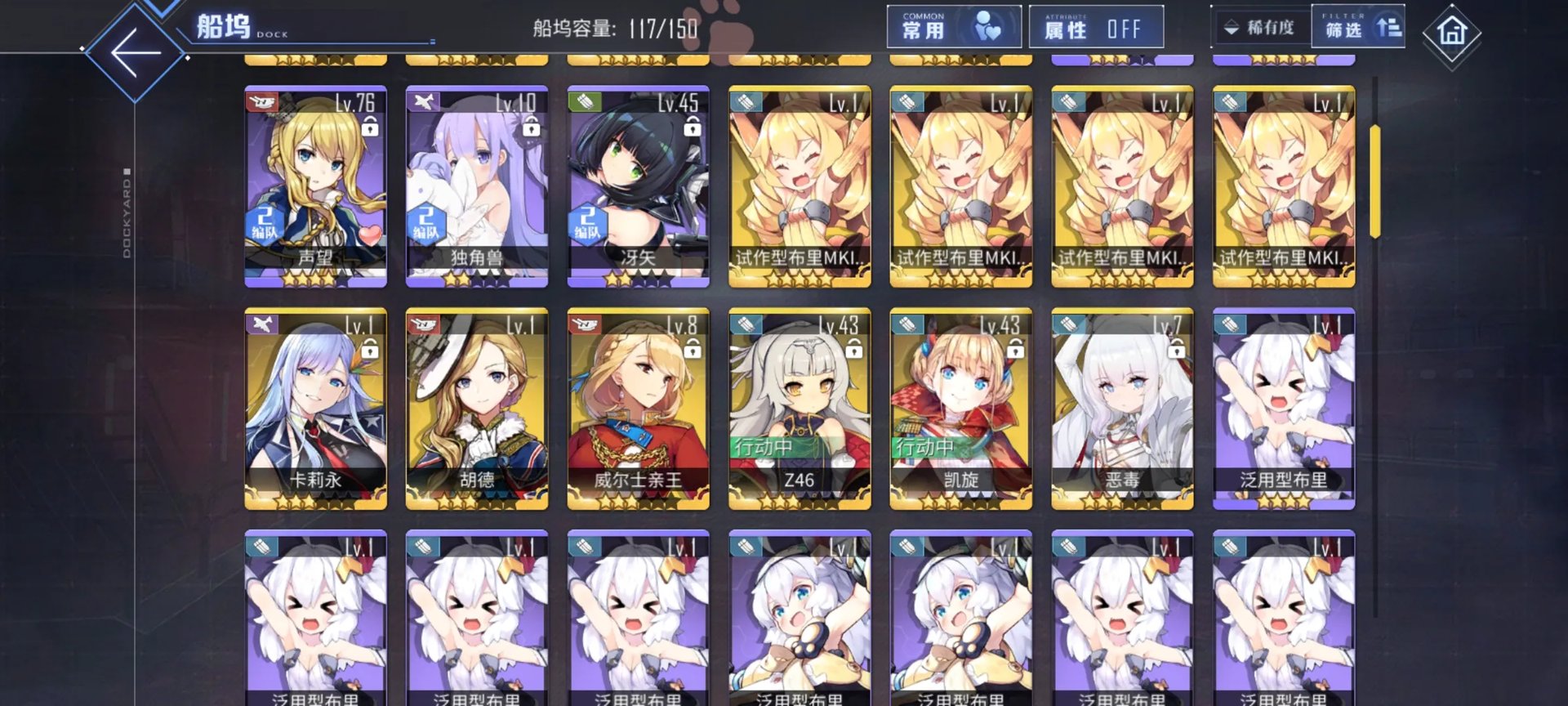Select the 凯旋 ship card
The image size is (1568, 706).
[960, 409]
